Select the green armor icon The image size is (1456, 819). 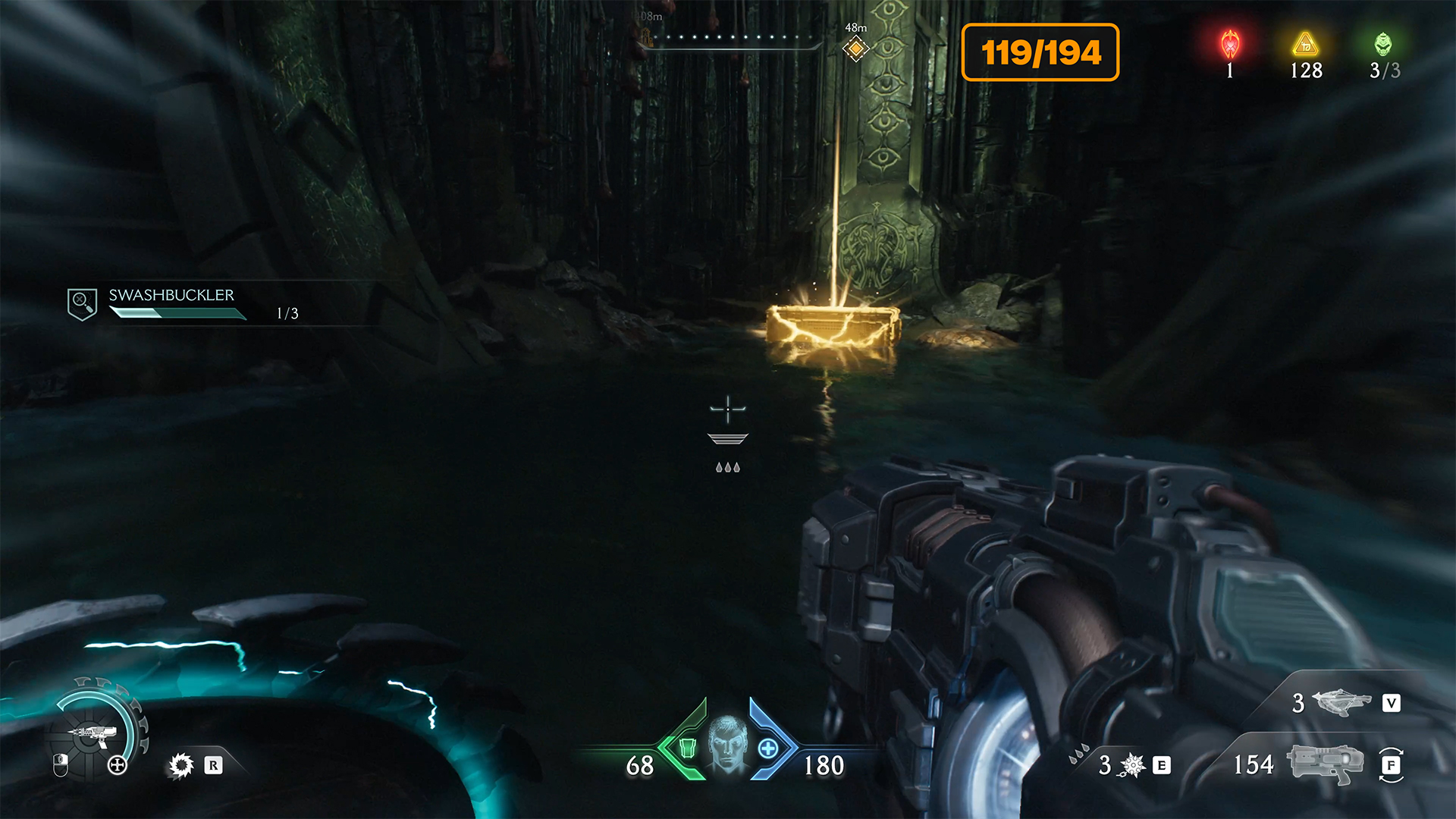point(687,748)
